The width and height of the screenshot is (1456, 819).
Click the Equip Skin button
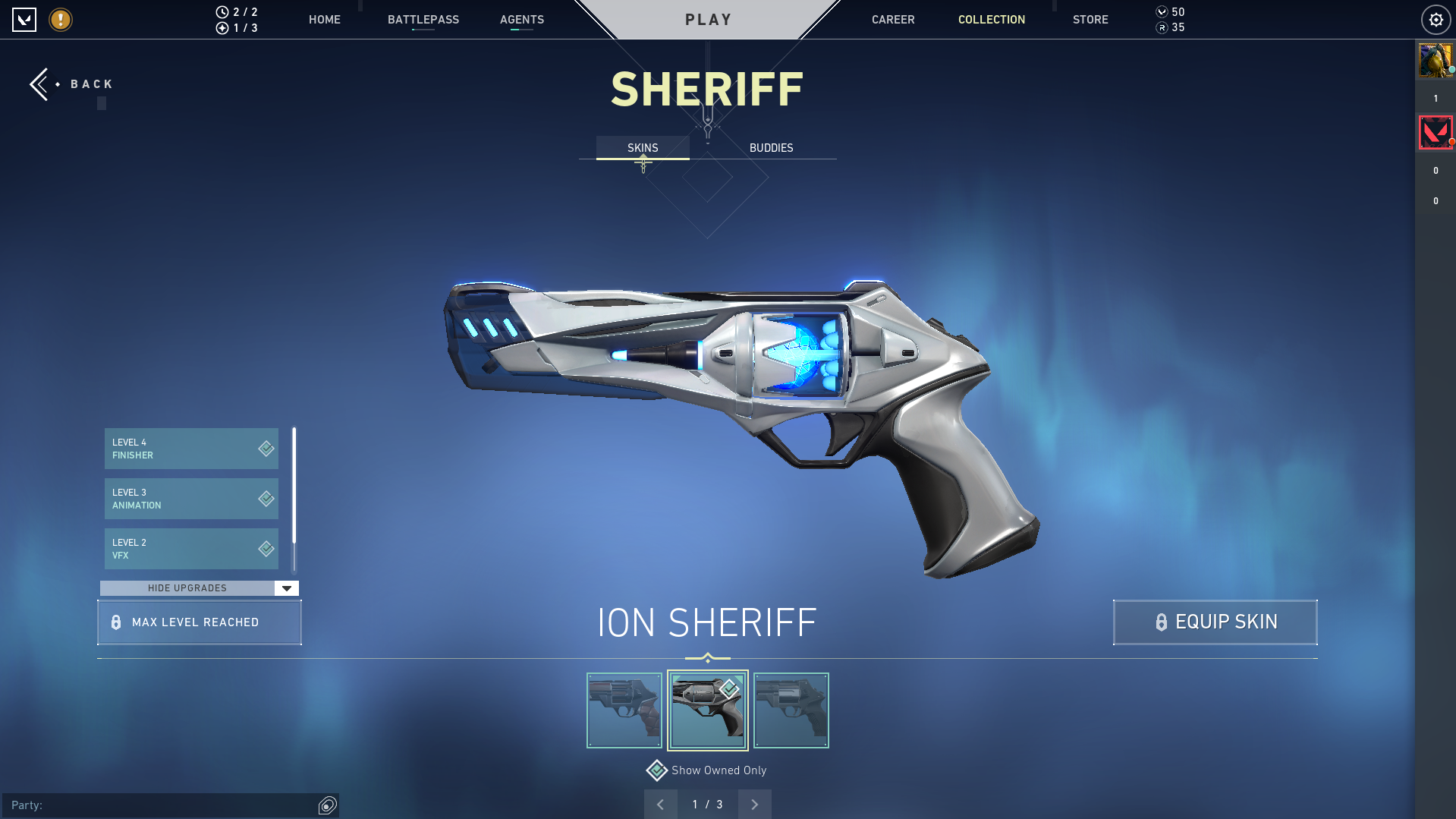point(1215,622)
